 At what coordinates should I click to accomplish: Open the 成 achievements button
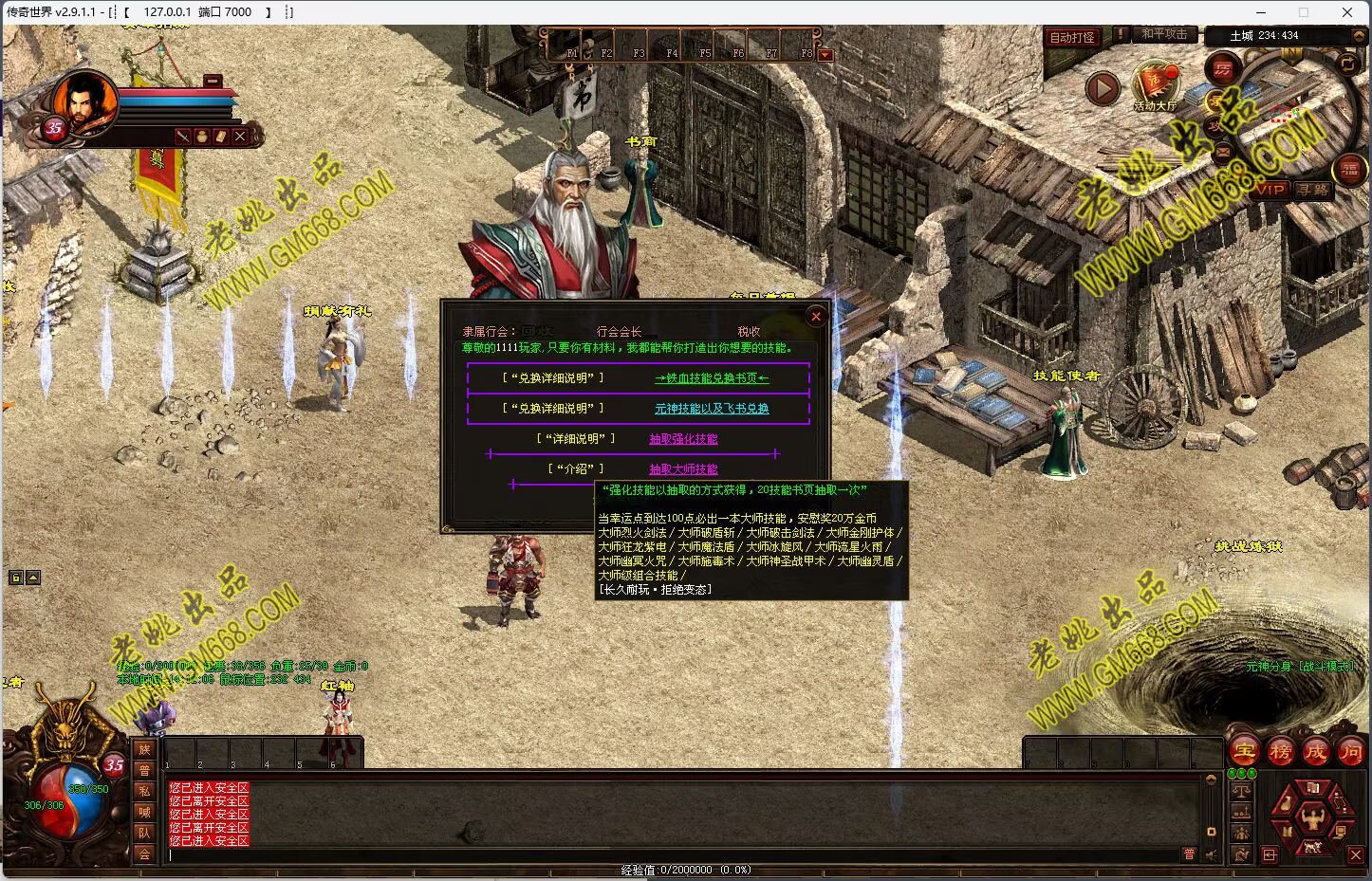tap(1316, 752)
